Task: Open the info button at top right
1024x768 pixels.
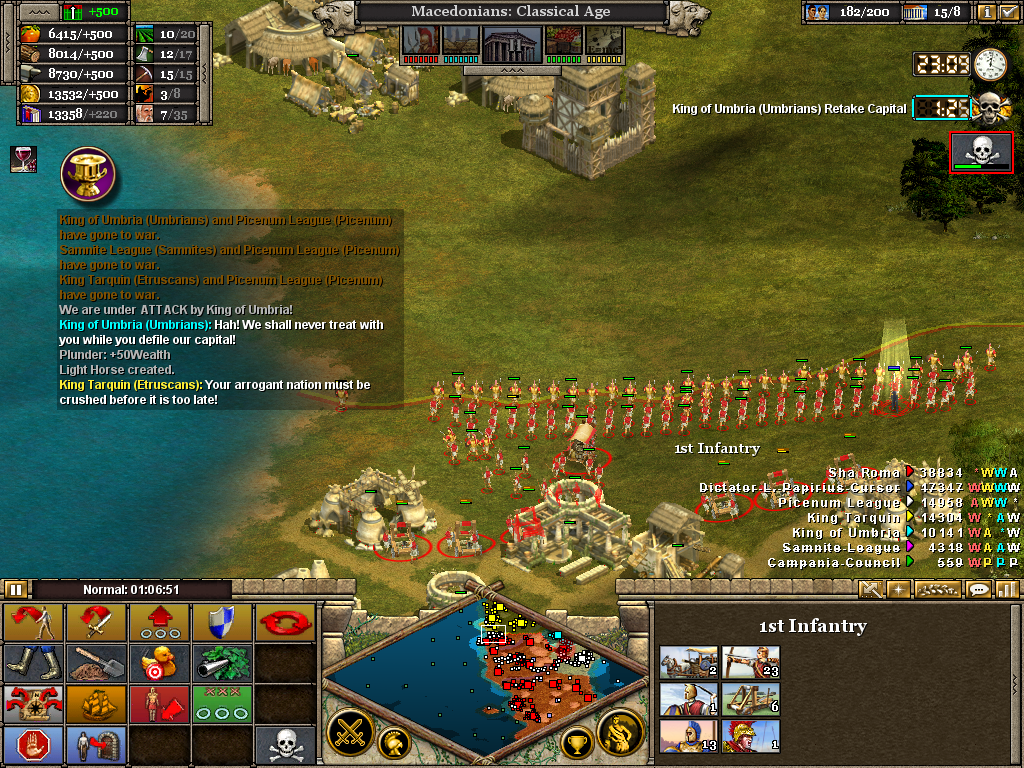Action: (986, 12)
